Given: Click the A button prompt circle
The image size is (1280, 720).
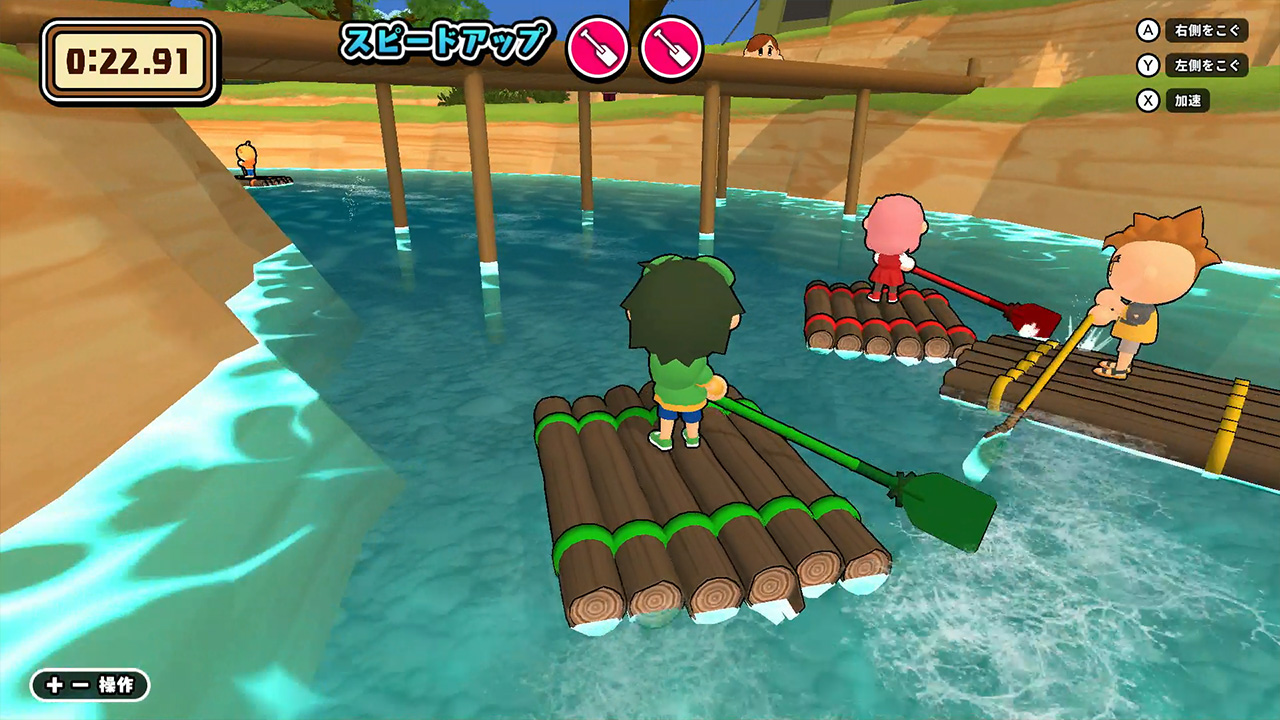Looking at the screenshot, I should tap(1147, 31).
